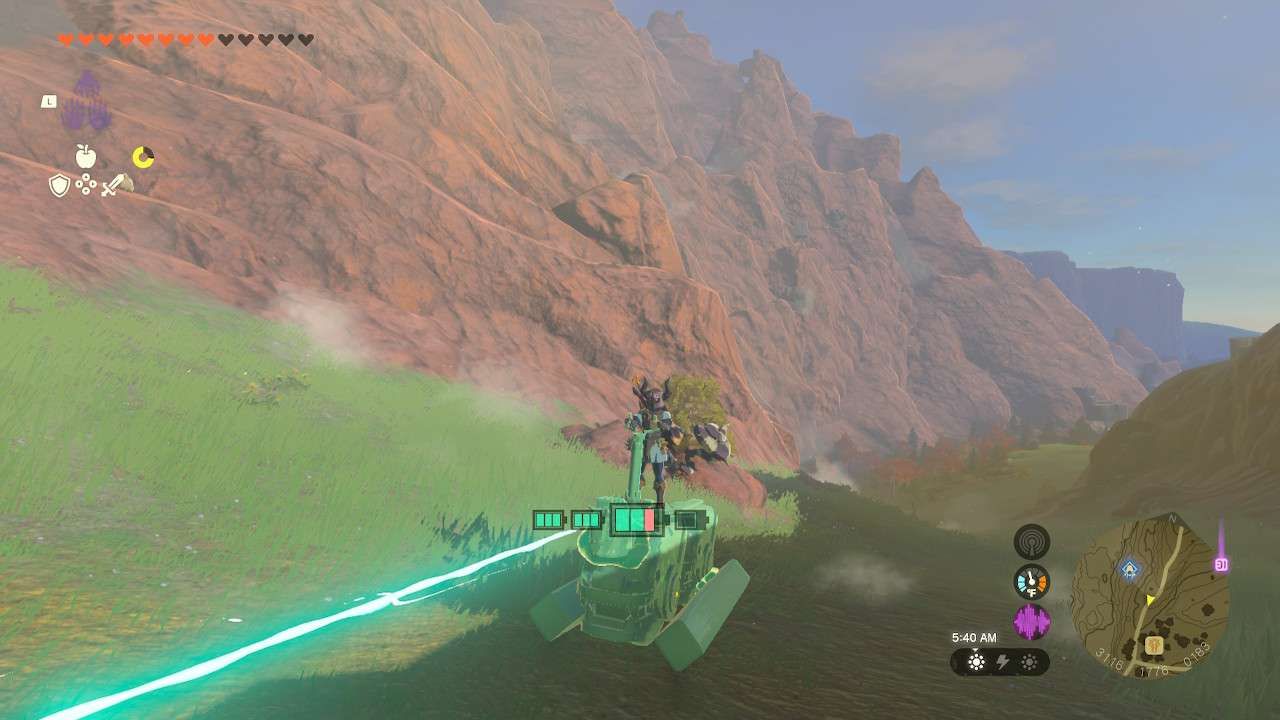Toggle the sunny weather forecast icon

click(976, 661)
